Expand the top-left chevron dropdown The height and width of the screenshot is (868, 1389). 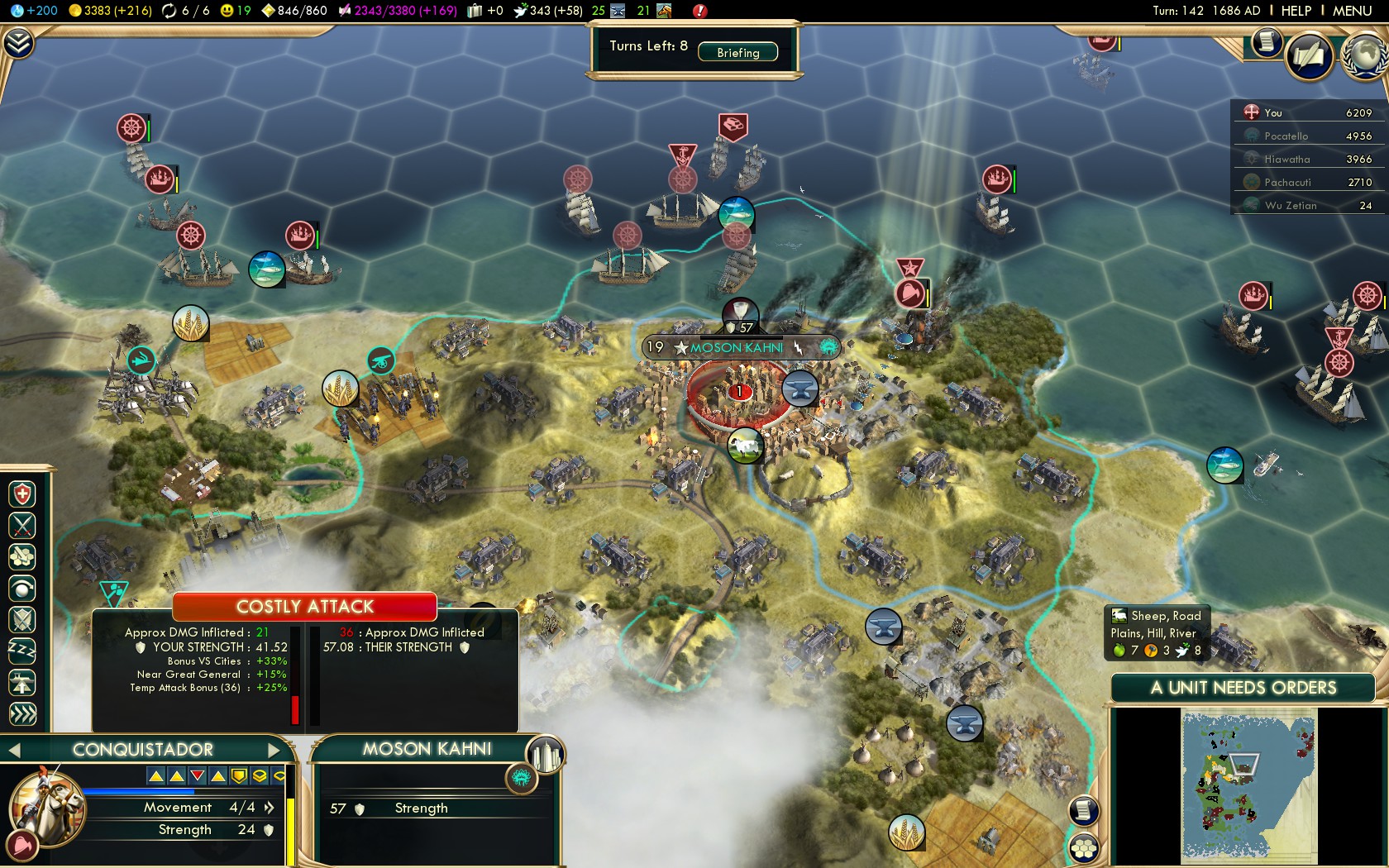[x=18, y=43]
